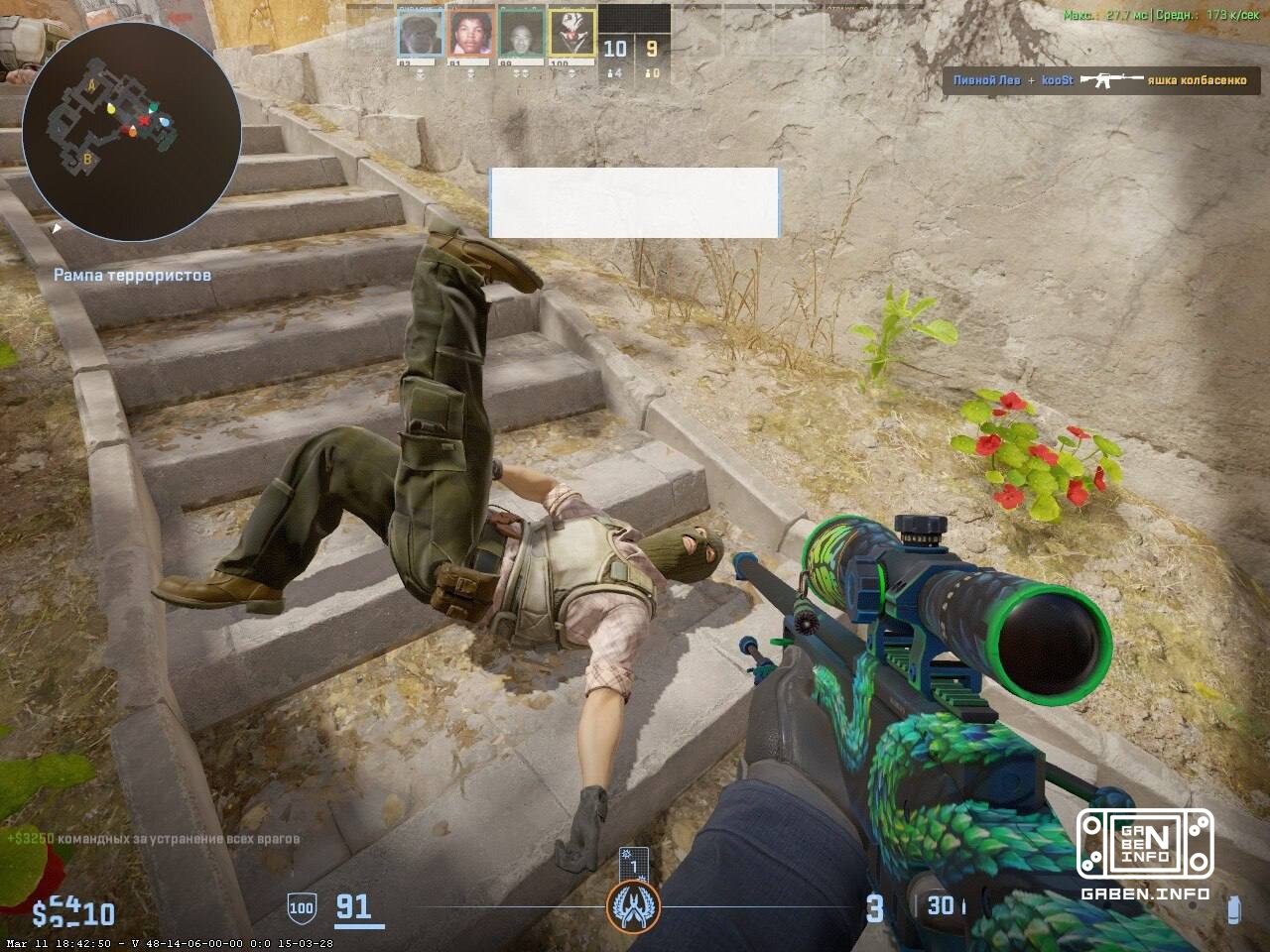Click the white compass arrow below the radar

pyautogui.click(x=58, y=230)
